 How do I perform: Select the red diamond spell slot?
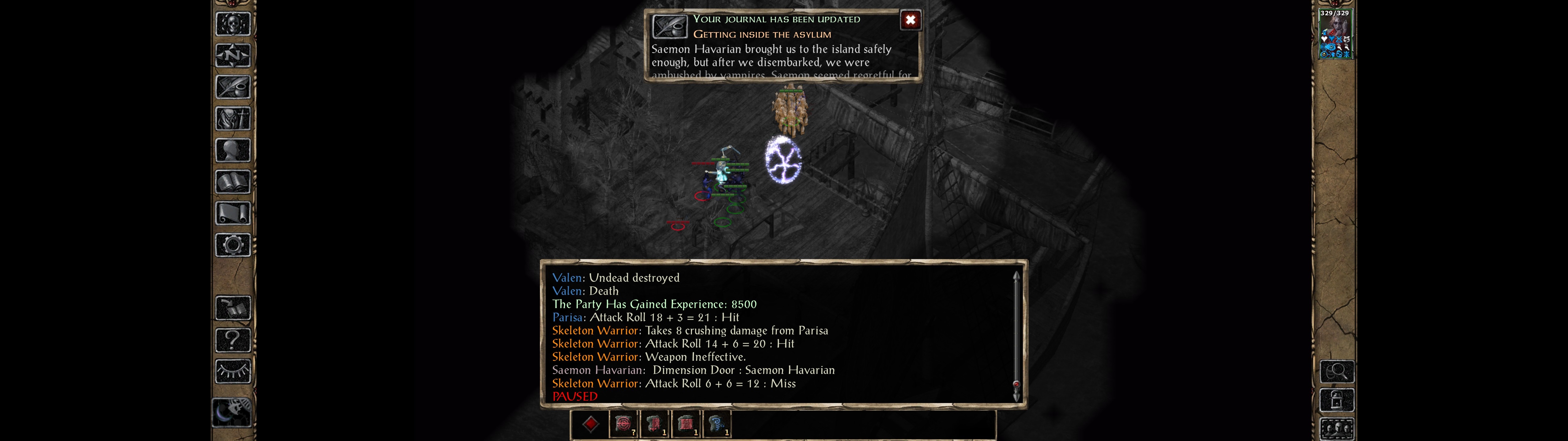590,424
